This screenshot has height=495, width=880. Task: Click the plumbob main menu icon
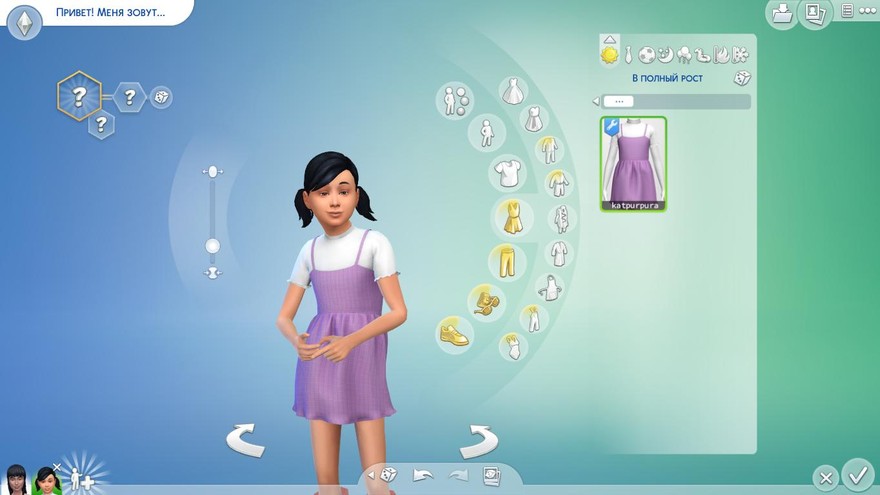tap(24, 22)
